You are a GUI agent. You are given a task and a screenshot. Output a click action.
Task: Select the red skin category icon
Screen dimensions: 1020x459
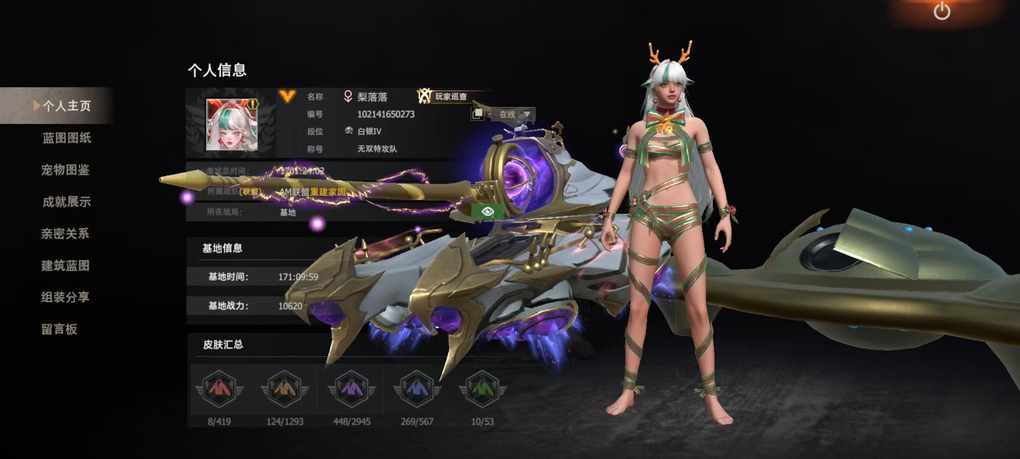(x=218, y=386)
